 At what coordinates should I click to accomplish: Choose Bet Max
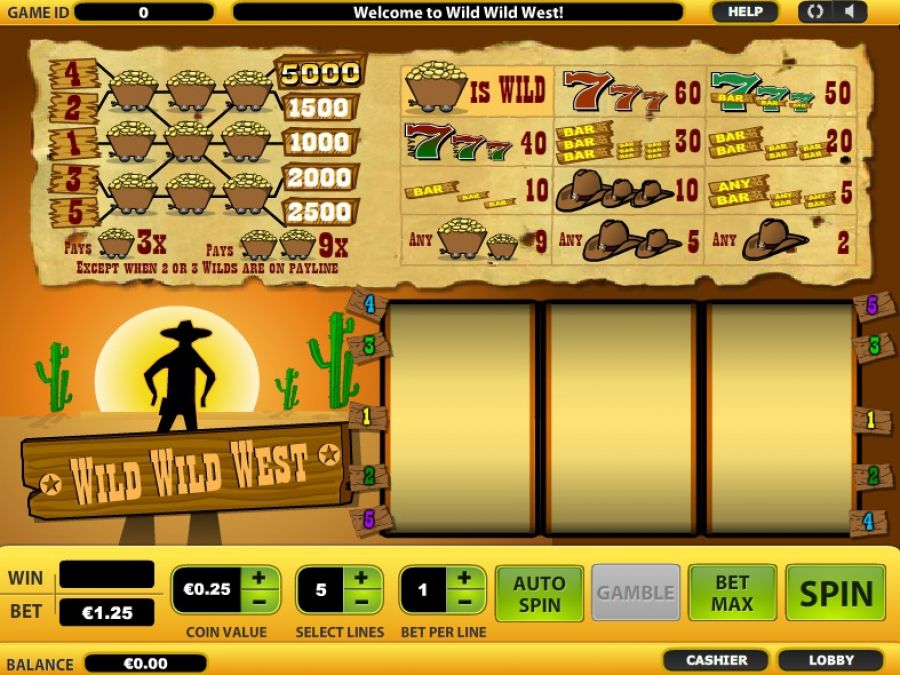coord(732,592)
